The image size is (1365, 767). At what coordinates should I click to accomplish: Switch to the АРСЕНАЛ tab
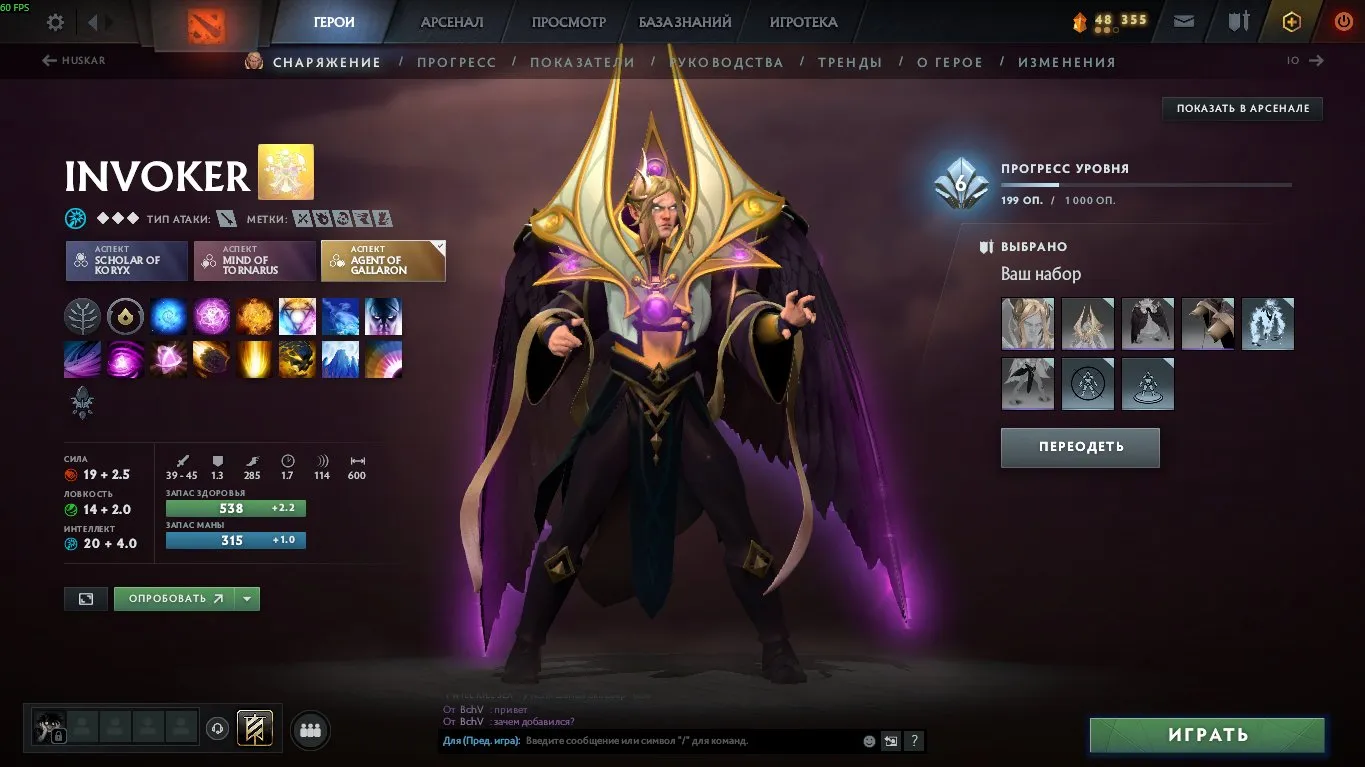(x=451, y=21)
